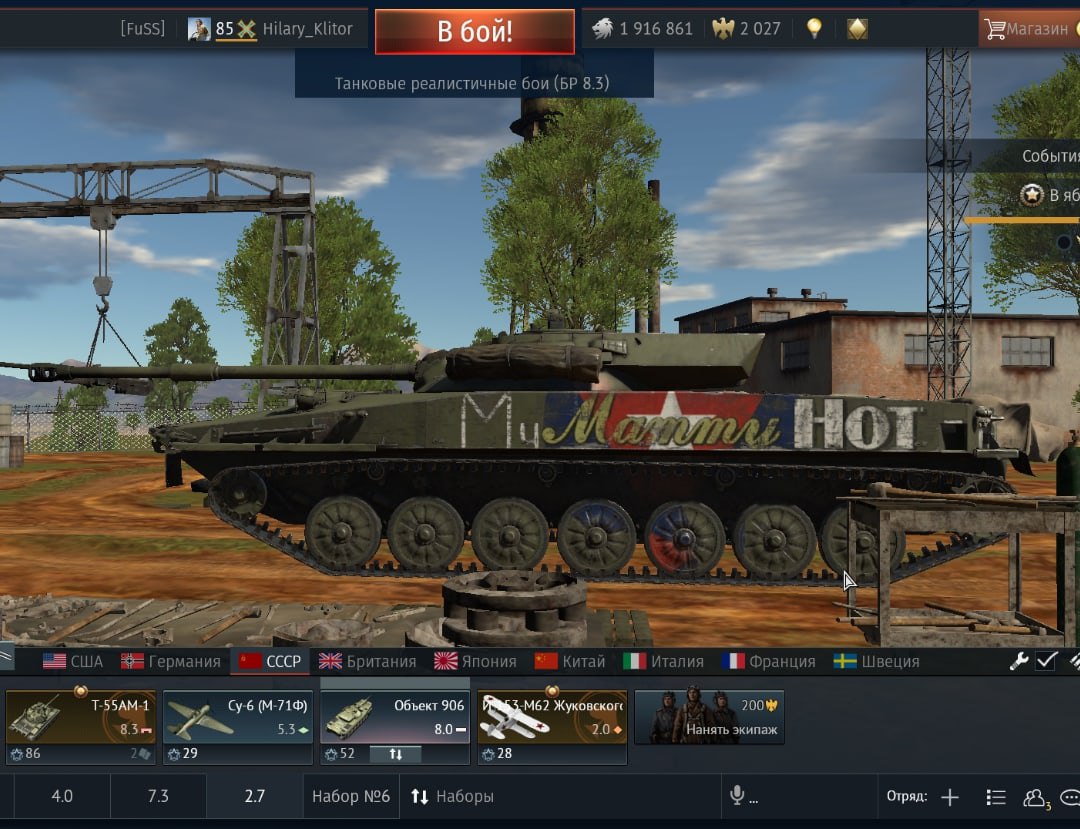Open the Наборы presets menu
Viewport: 1080px width, 829px height.
452,797
